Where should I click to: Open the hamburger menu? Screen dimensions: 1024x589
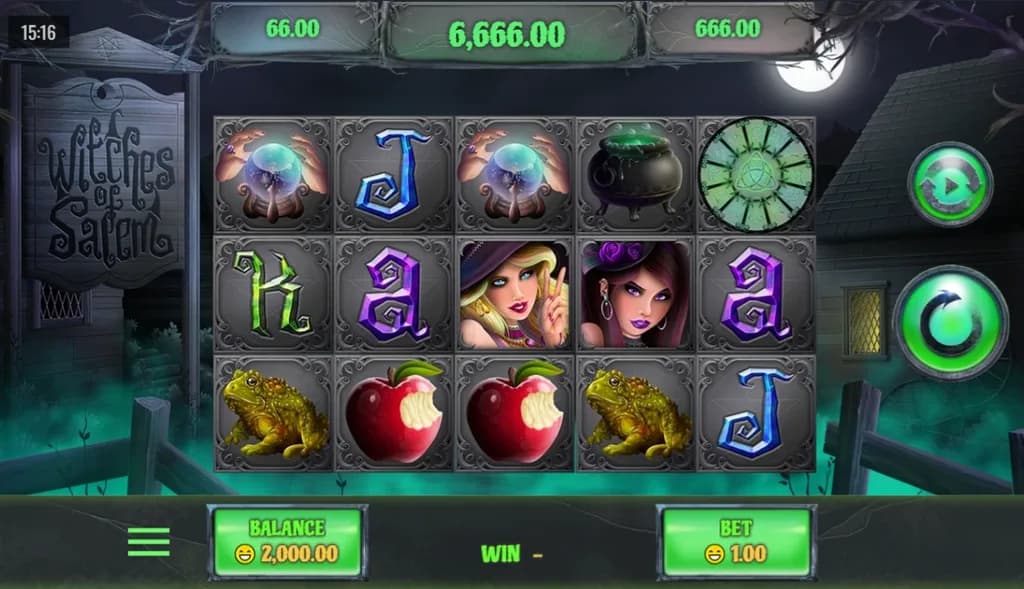[x=149, y=542]
